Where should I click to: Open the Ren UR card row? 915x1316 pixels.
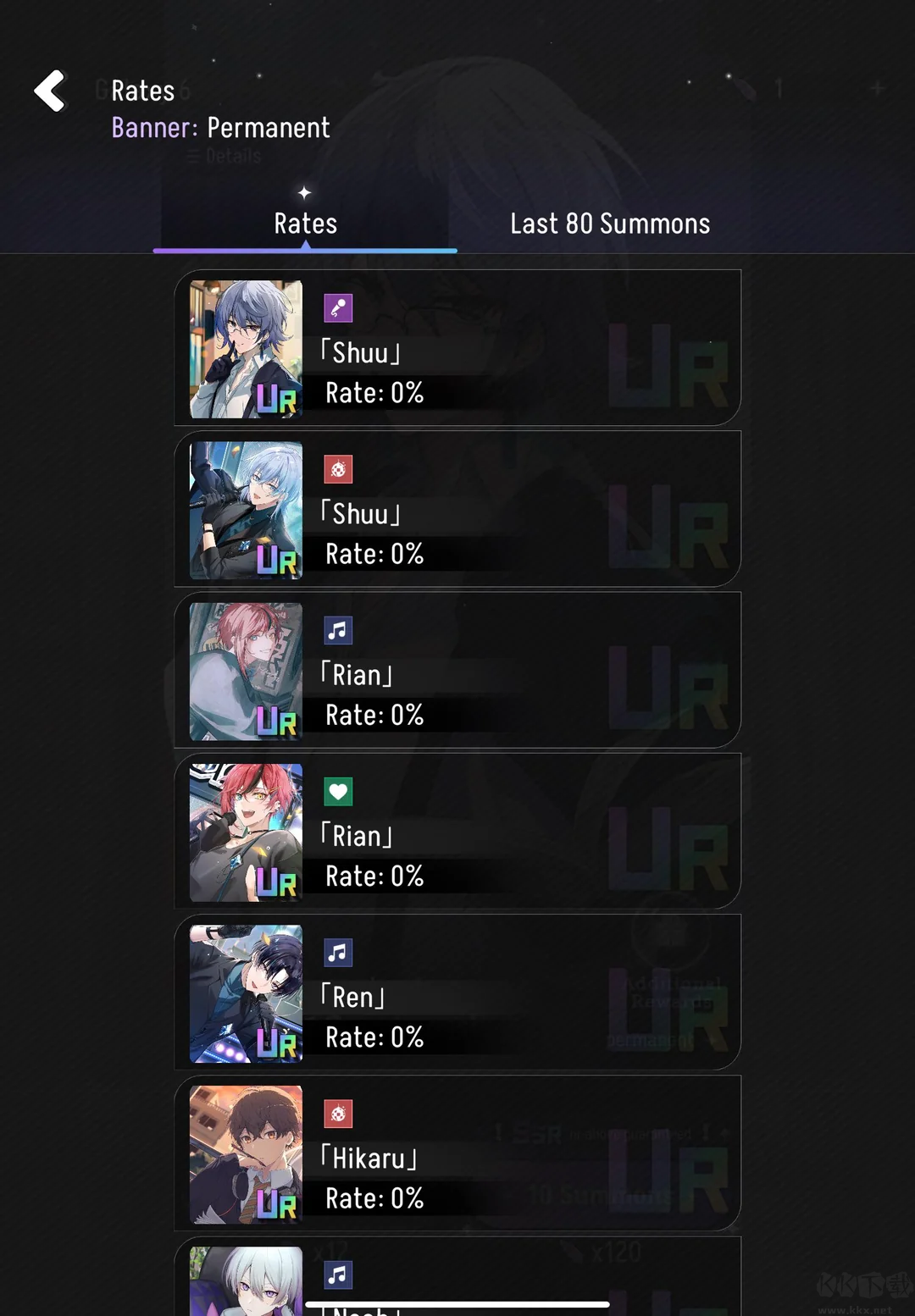457,992
